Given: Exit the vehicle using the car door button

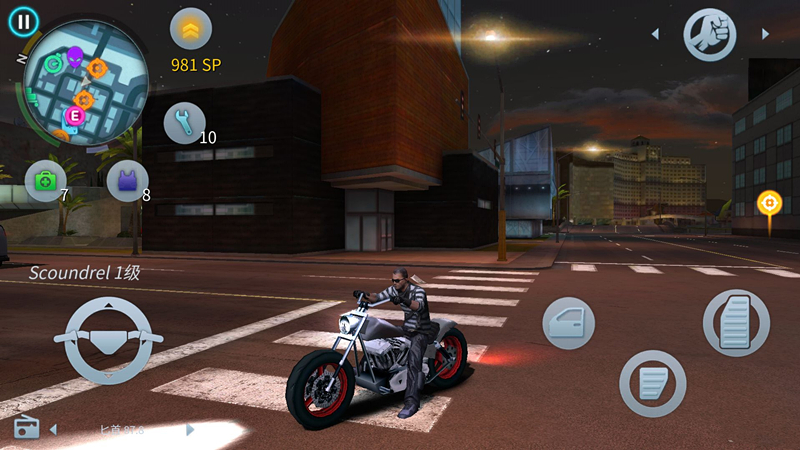Looking at the screenshot, I should pos(569,324).
